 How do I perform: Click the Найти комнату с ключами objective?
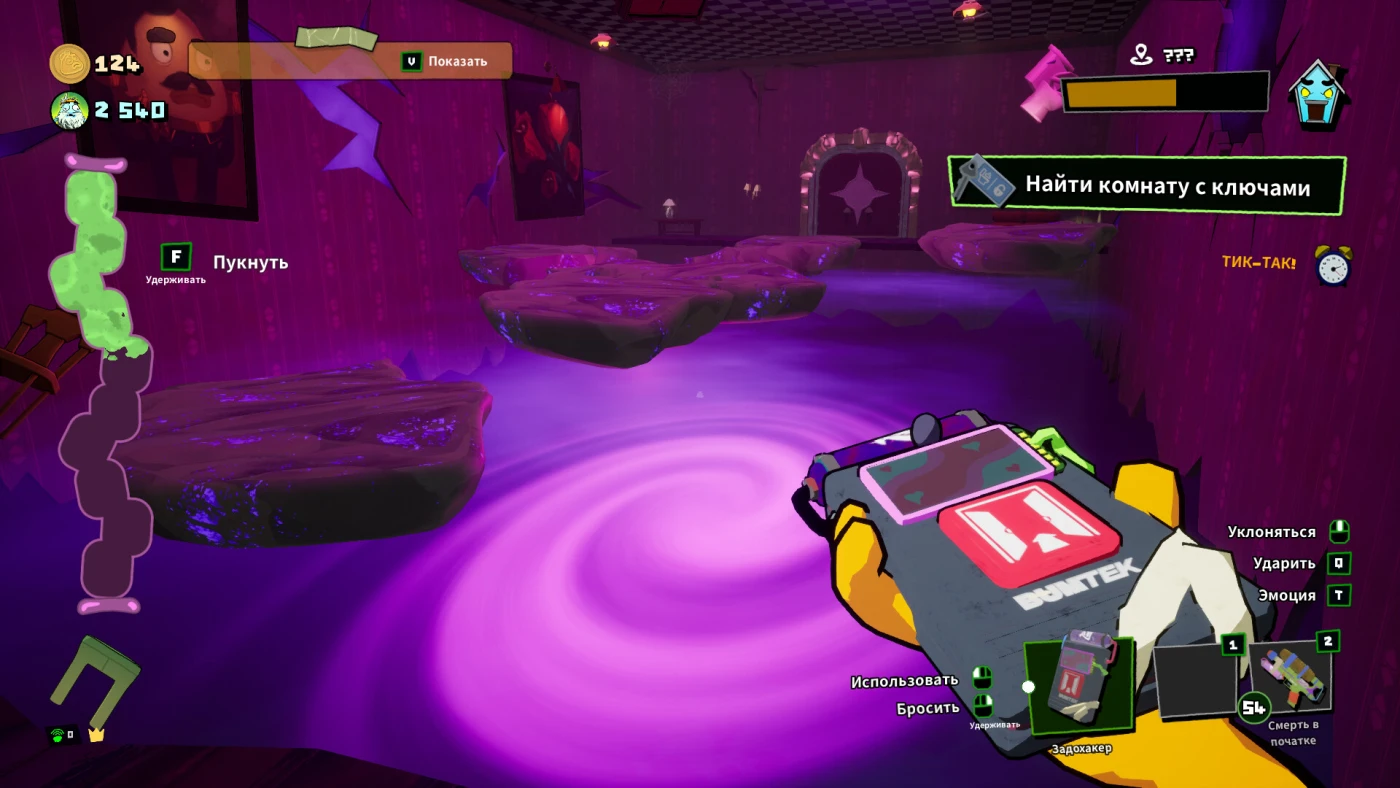click(1146, 186)
